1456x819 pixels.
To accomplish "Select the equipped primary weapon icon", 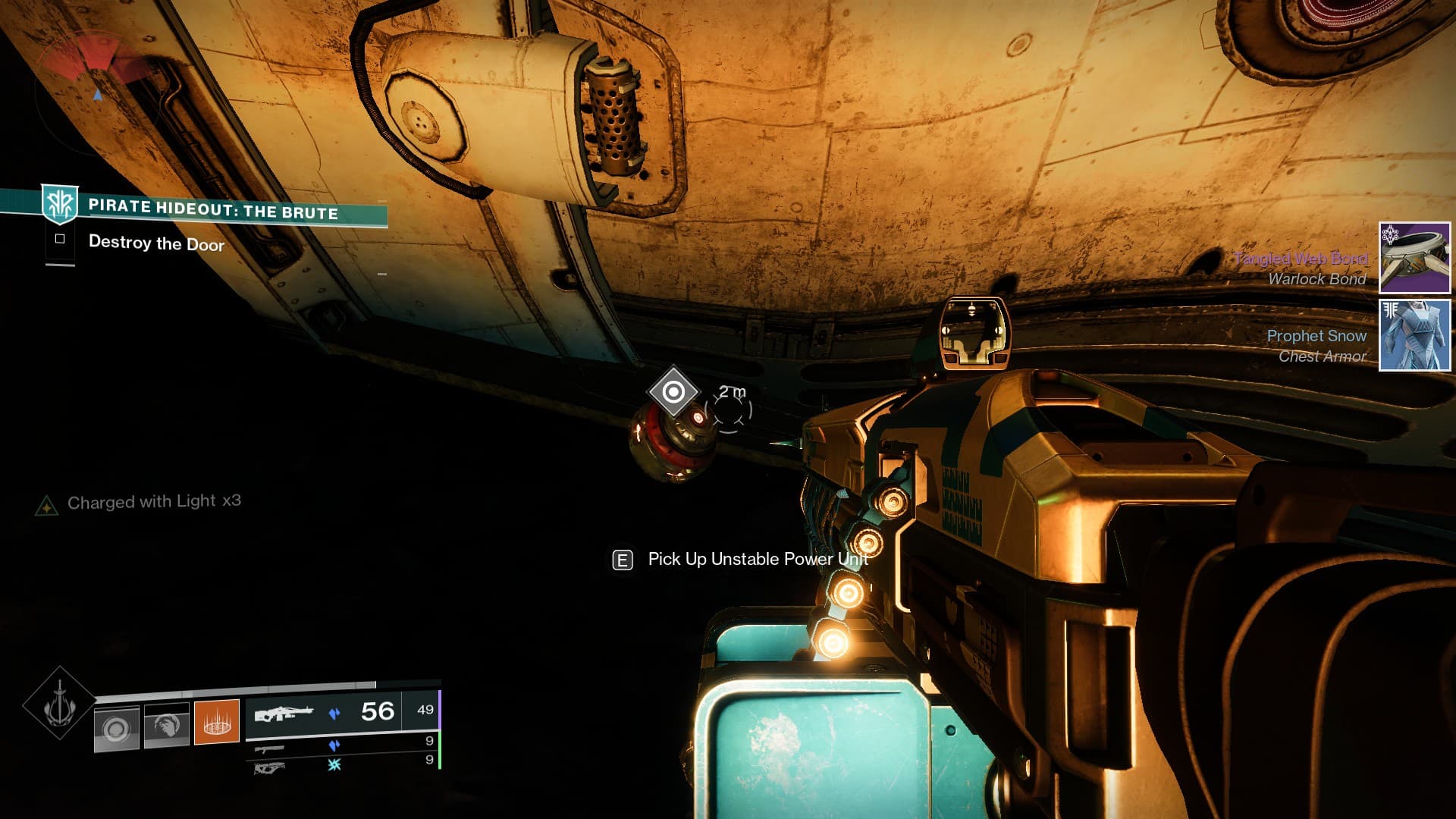I will [x=283, y=714].
